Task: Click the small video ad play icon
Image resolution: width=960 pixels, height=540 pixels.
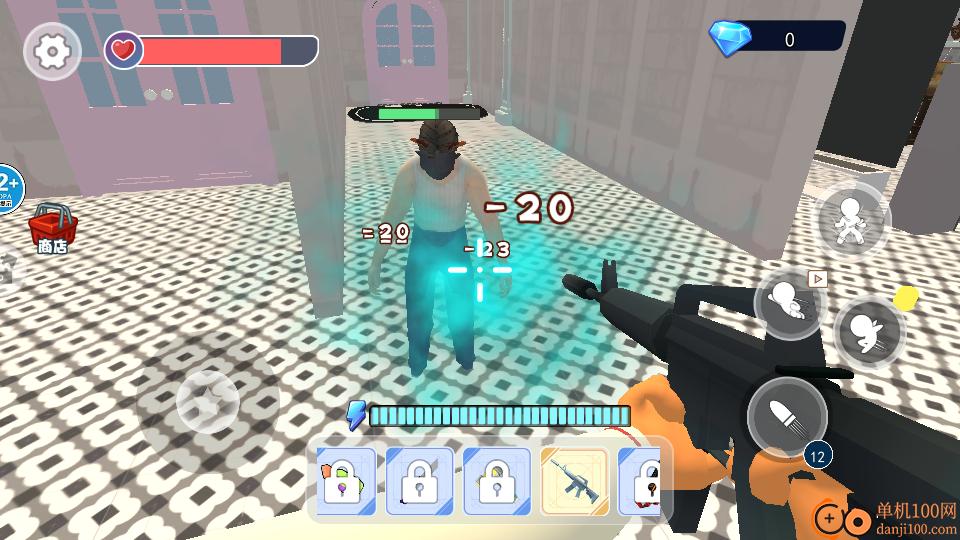Action: pyautogui.click(x=818, y=278)
